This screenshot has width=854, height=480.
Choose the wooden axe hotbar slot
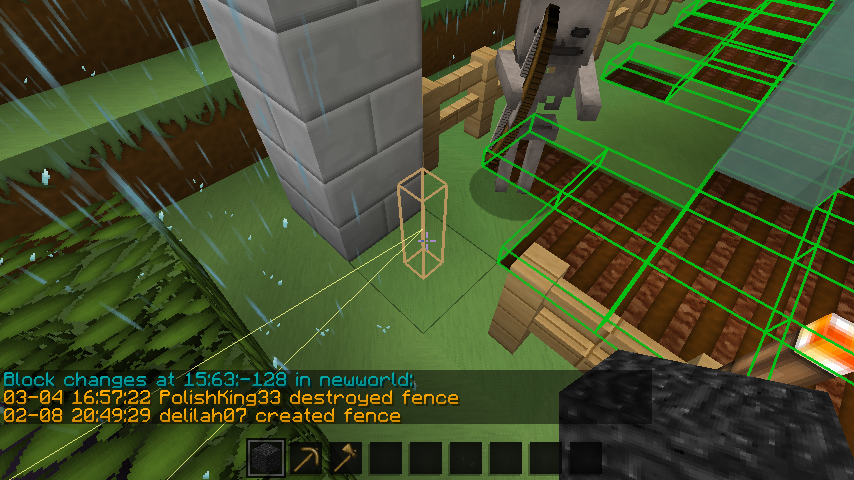pyautogui.click(x=346, y=458)
